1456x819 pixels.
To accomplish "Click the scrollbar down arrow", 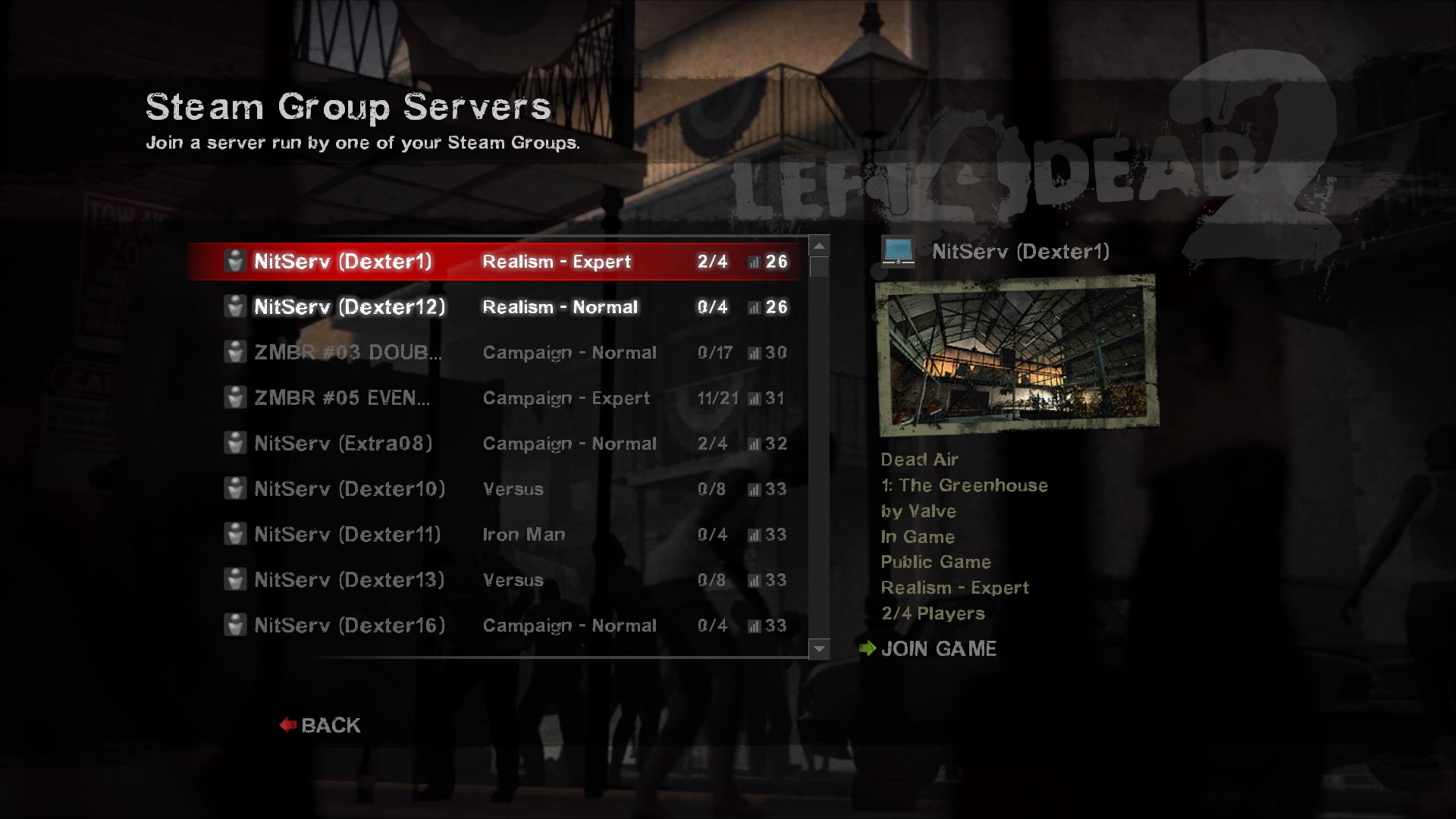I will pyautogui.click(x=820, y=649).
